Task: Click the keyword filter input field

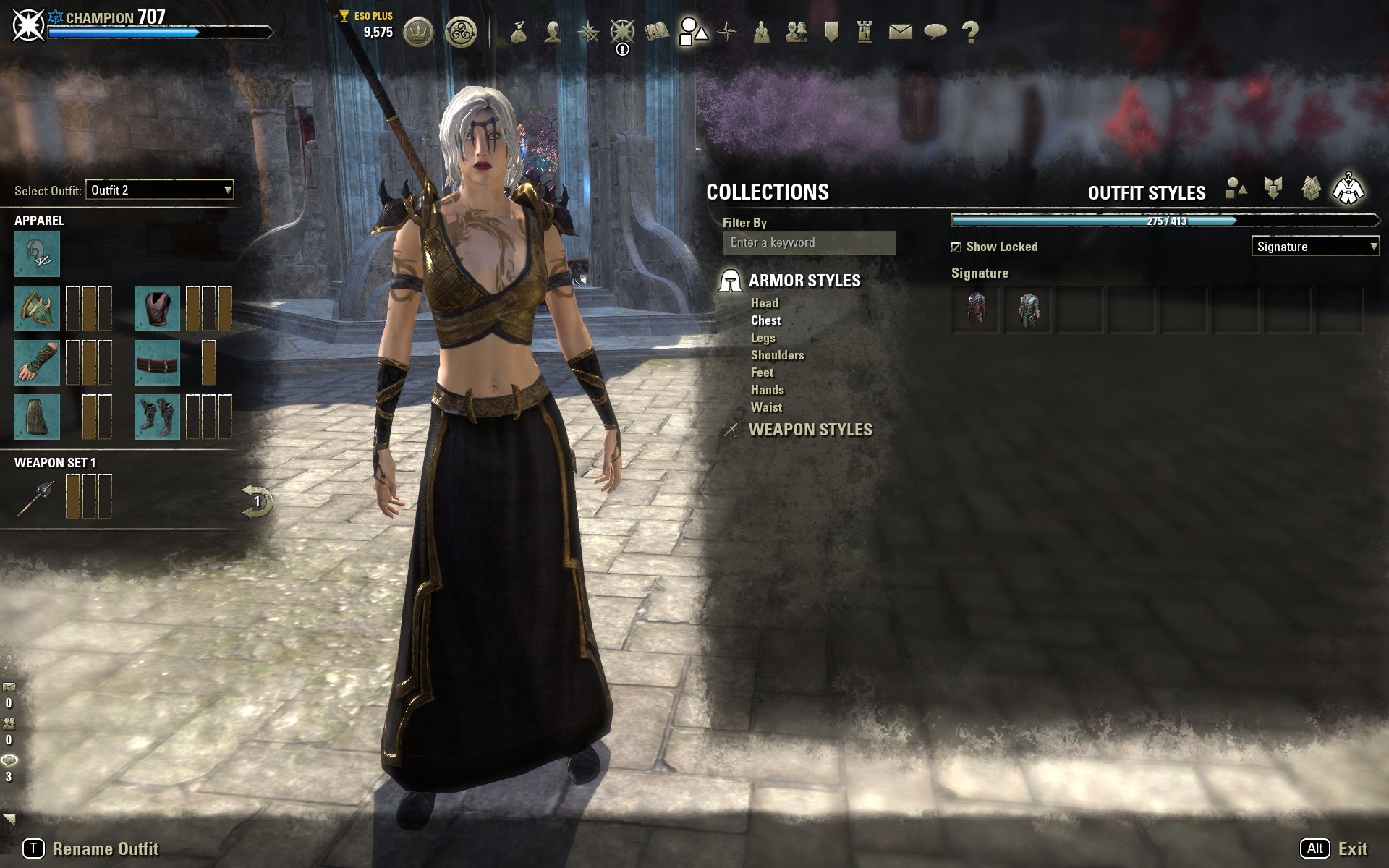Action: (x=809, y=243)
